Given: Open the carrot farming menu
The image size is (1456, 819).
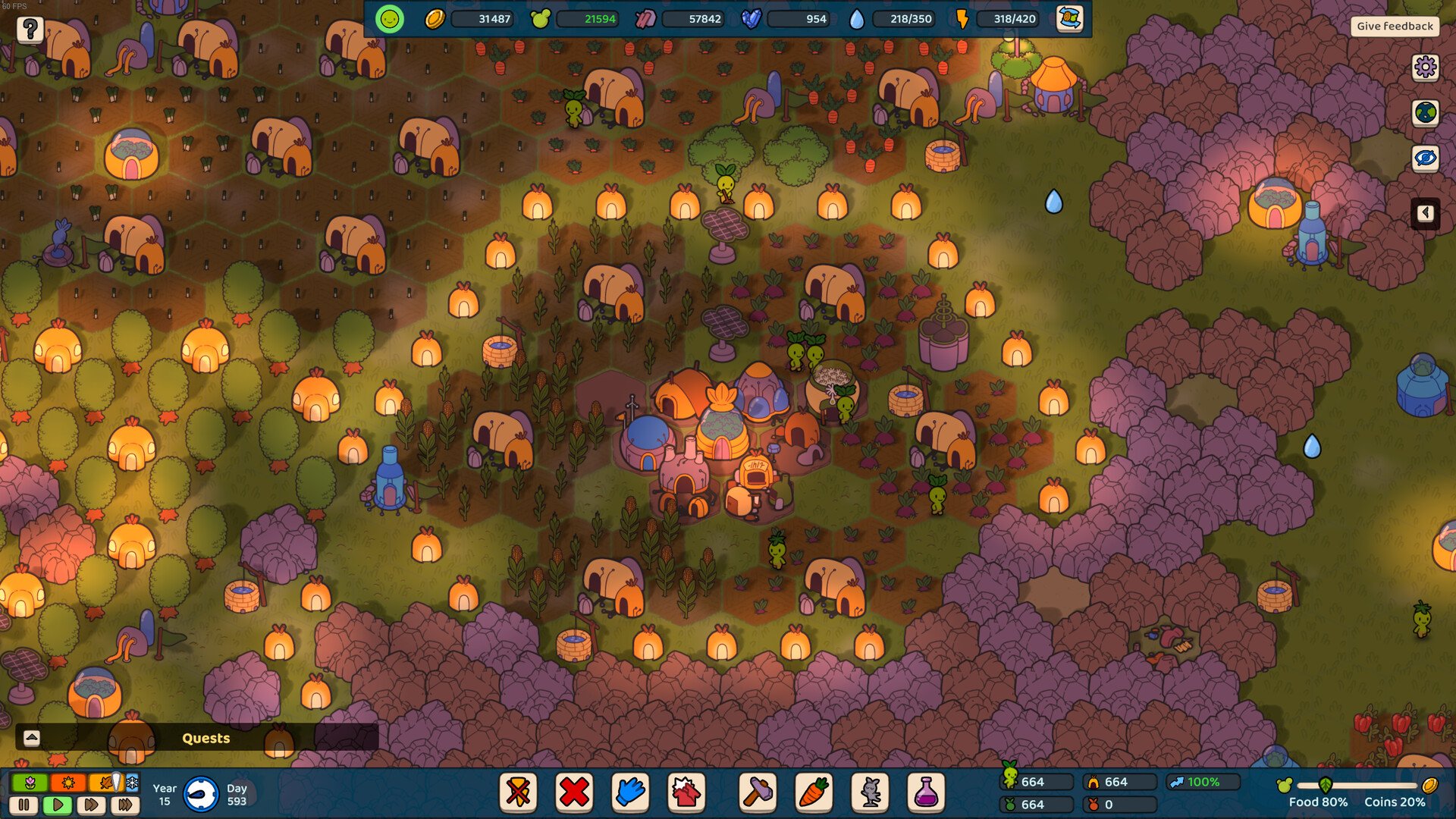Looking at the screenshot, I should pos(814,792).
